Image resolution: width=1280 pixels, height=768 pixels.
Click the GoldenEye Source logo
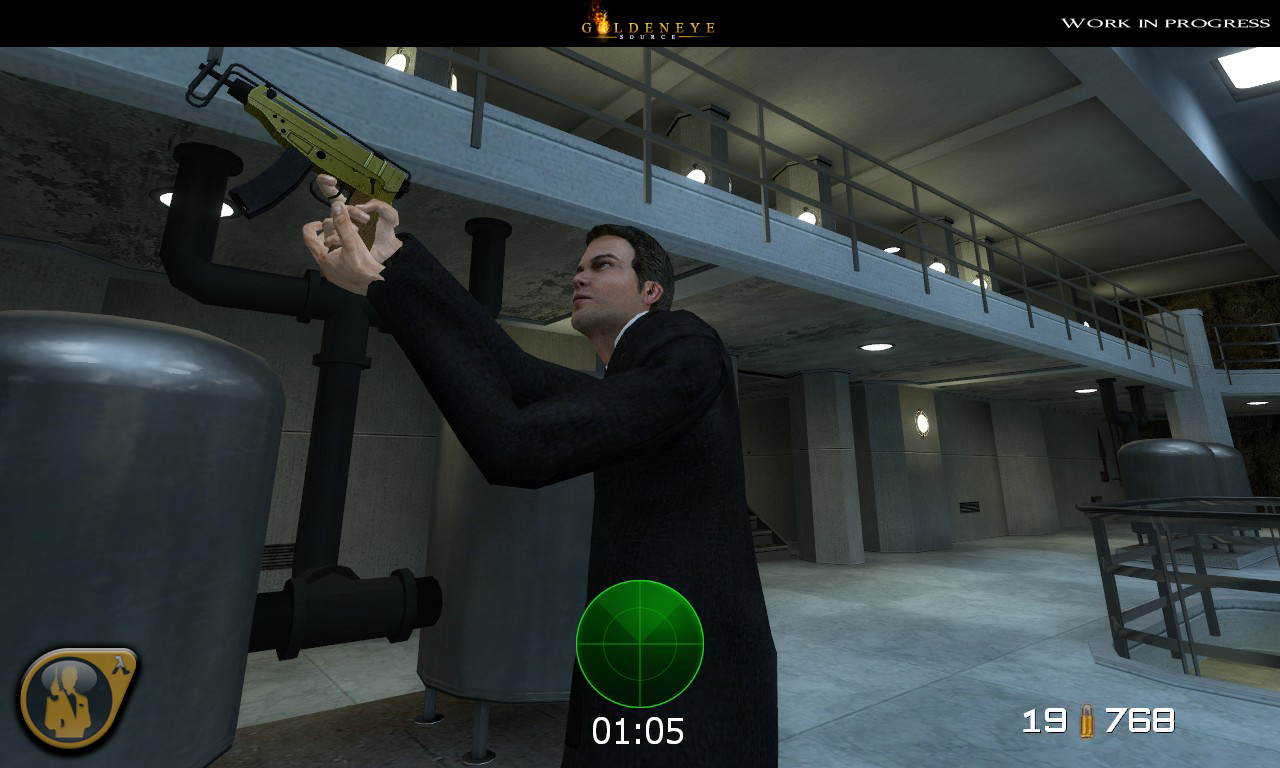point(648,24)
